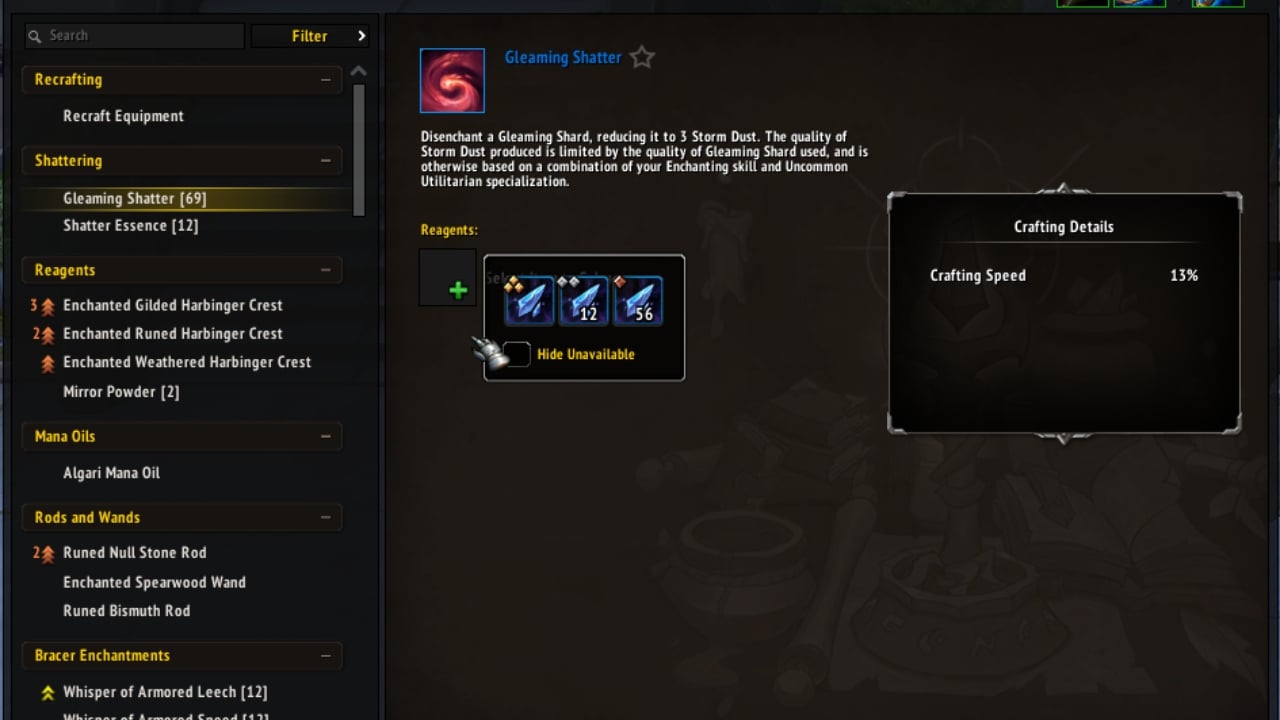Screen dimensions: 1280x720
Task: Collapse the Reagents category
Action: click(x=325, y=270)
